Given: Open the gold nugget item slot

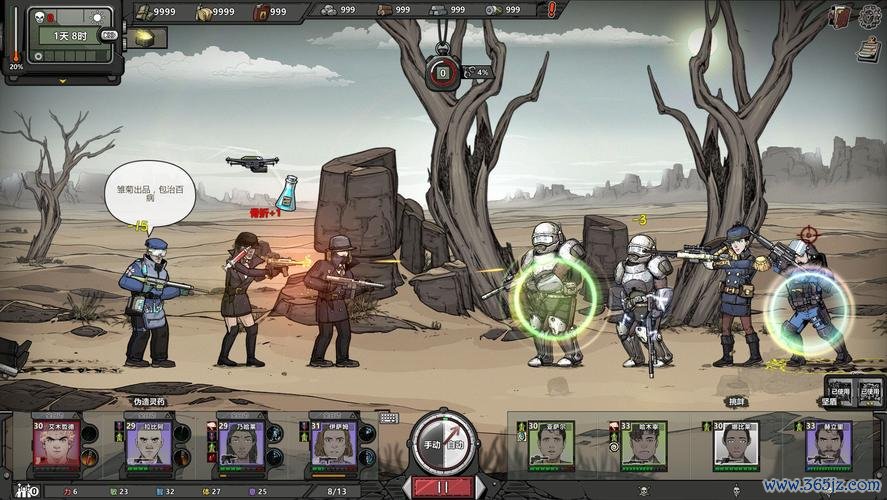Looking at the screenshot, I should [146, 38].
